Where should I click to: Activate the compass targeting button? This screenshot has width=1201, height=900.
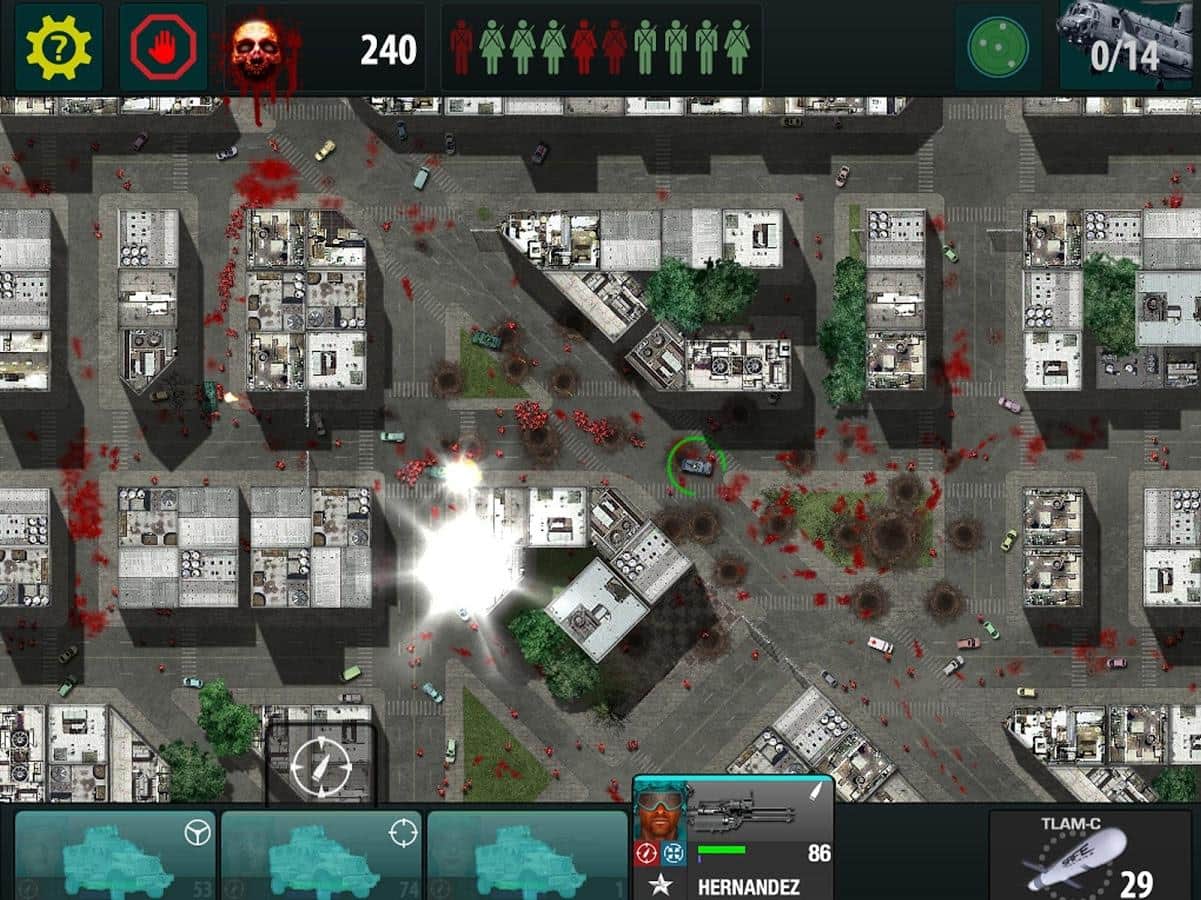click(x=320, y=765)
